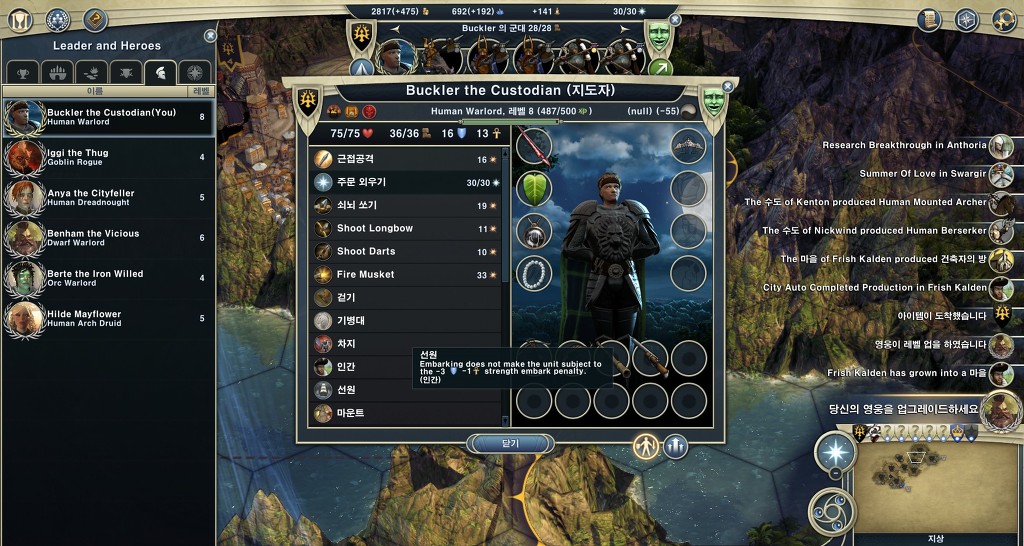Open Research Breakthrough in Anthoria event

[1001, 146]
